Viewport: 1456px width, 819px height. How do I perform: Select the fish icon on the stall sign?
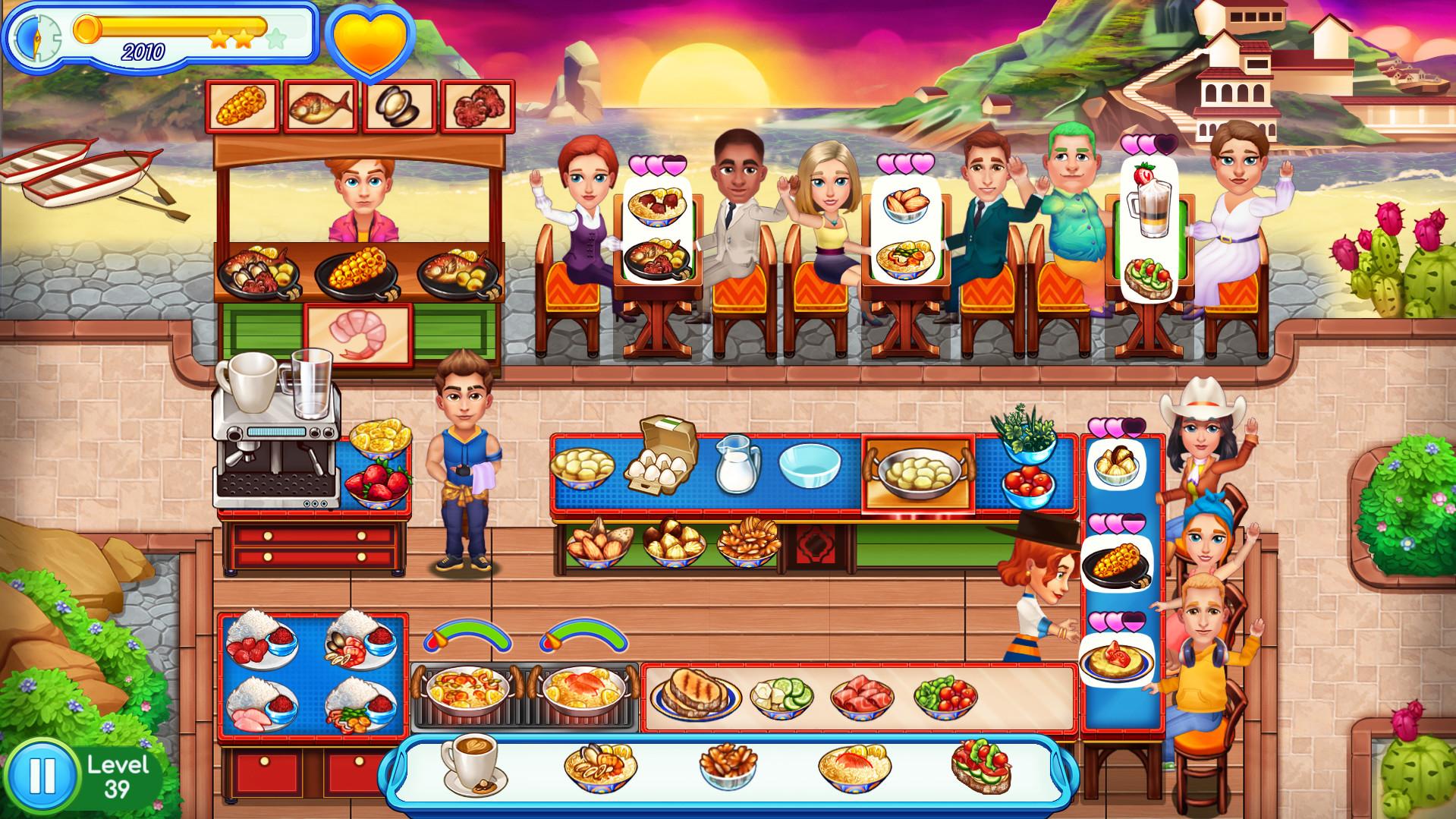click(x=322, y=106)
